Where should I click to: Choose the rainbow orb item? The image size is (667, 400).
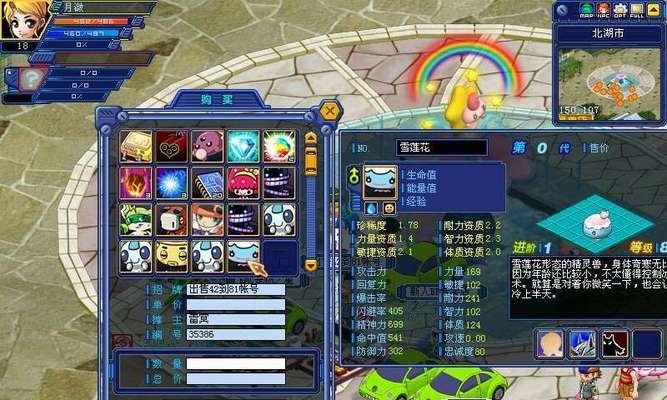tap(278, 147)
